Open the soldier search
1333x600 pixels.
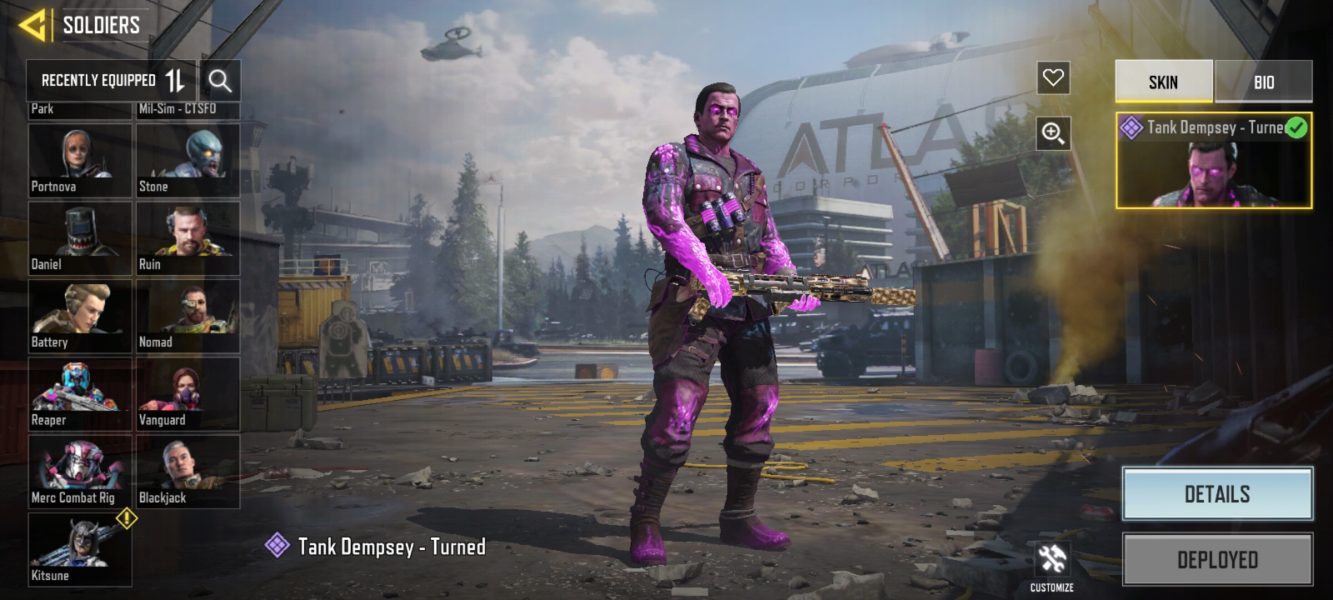pyautogui.click(x=220, y=81)
